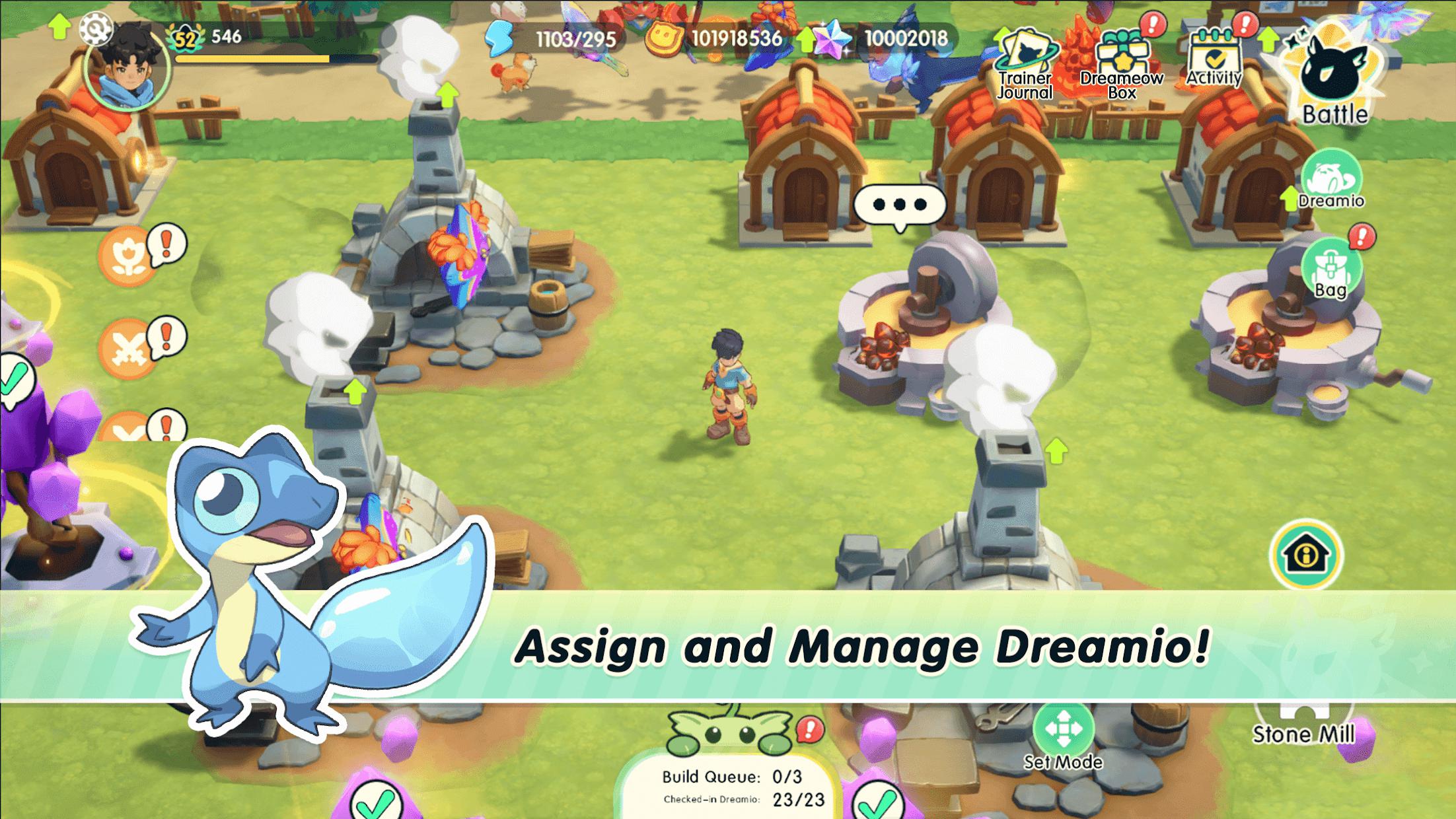Open the flower notification icon
The width and height of the screenshot is (1456, 819).
[x=127, y=256]
